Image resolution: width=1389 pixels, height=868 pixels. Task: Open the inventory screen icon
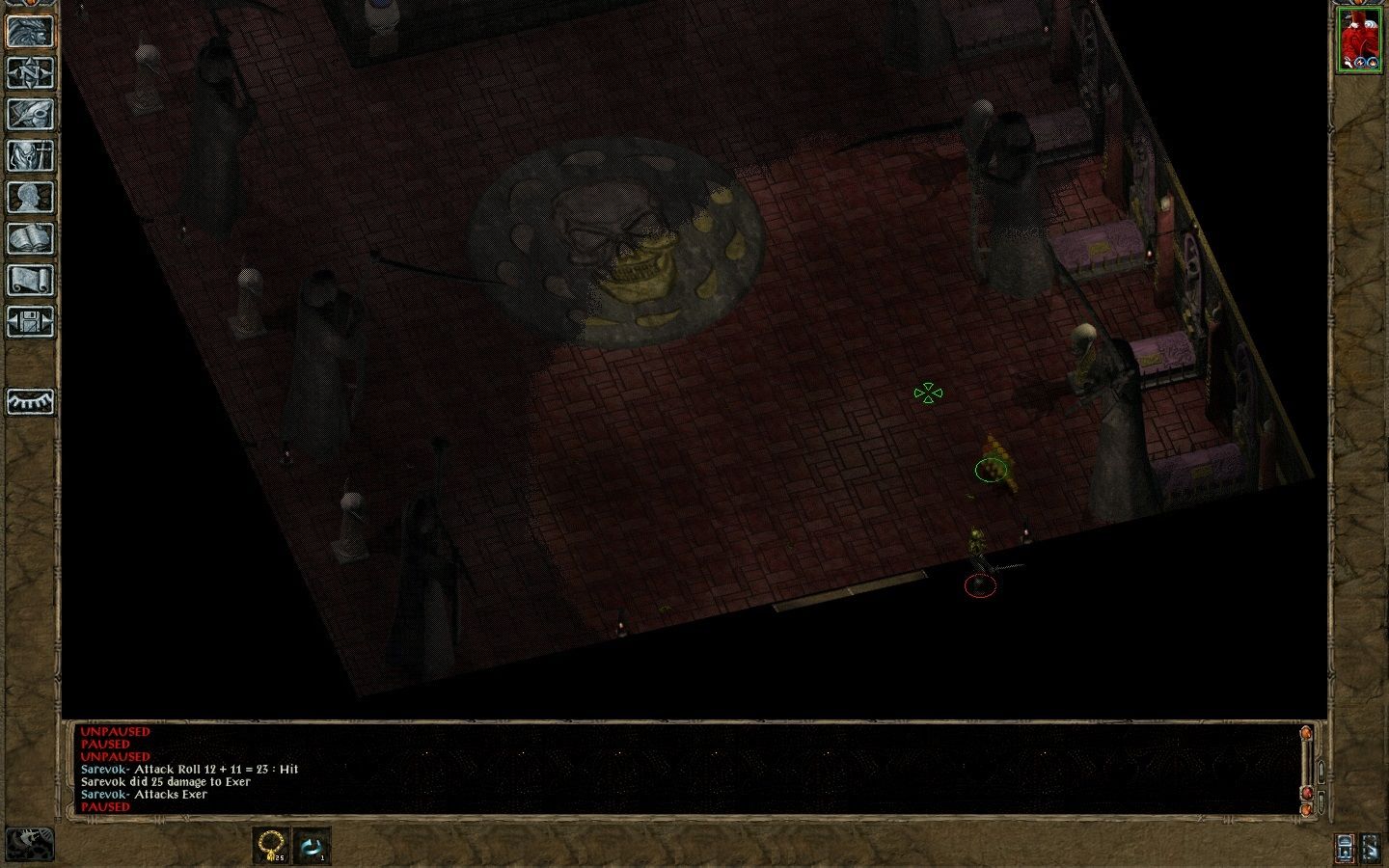click(31, 153)
